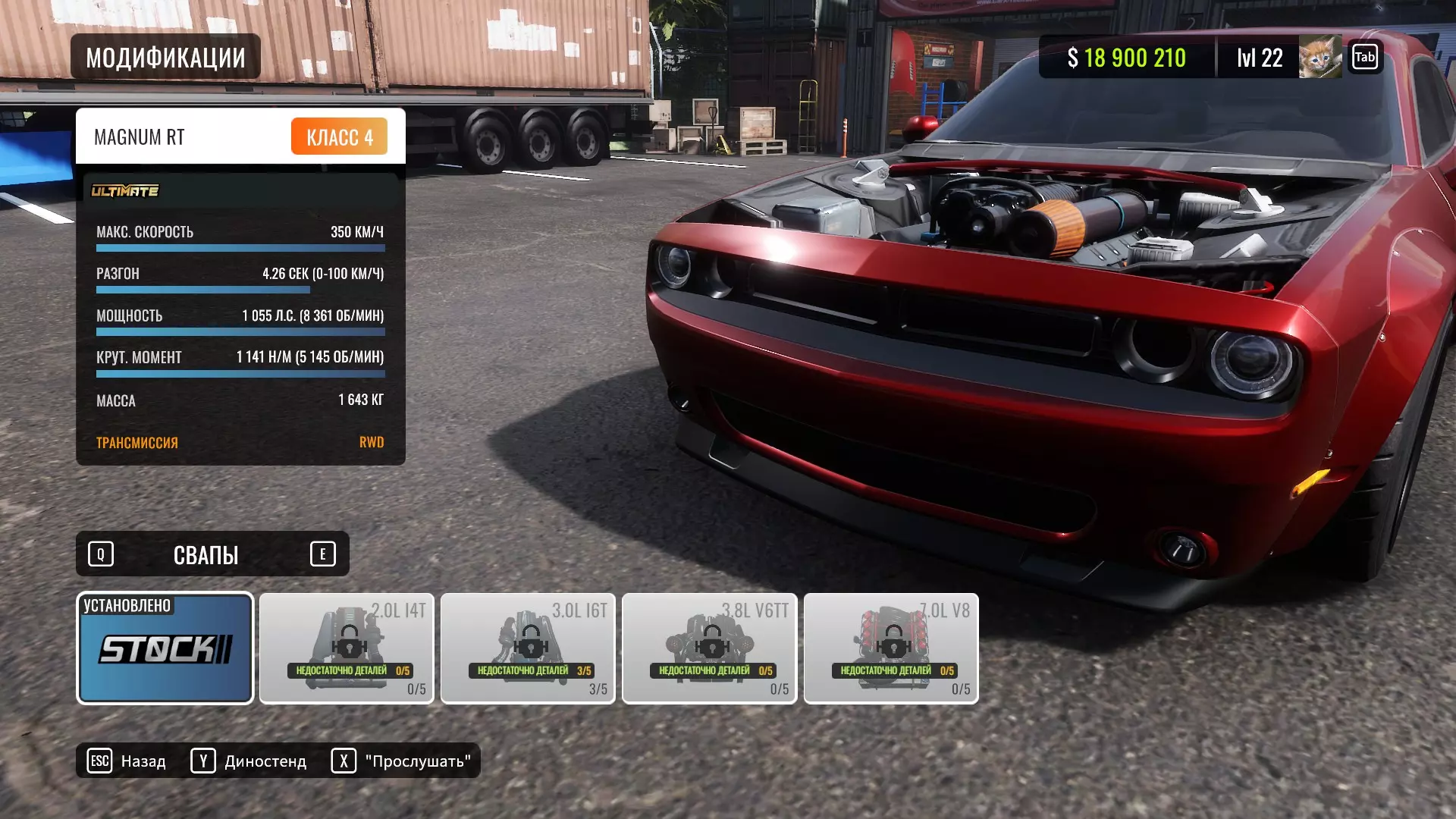The width and height of the screenshot is (1456, 819).
Task: Pick the 3.0L I6T engine swap
Action: coord(528,648)
